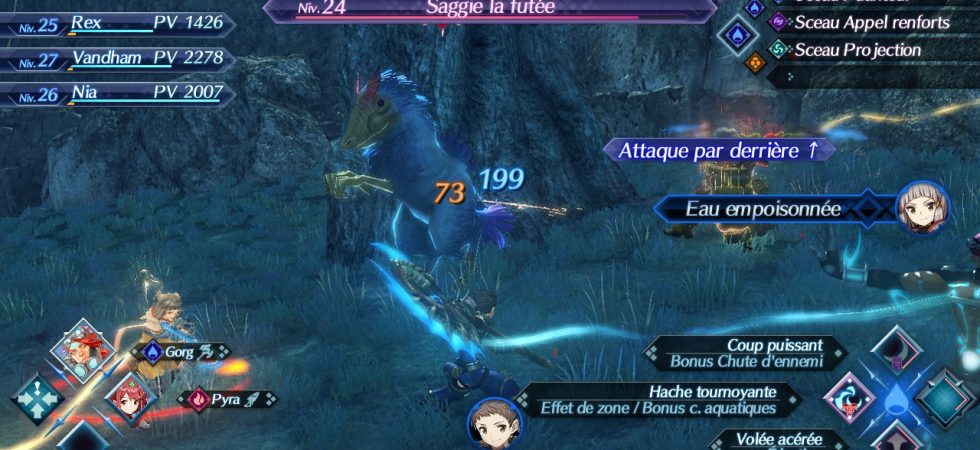Click the large blue water element diamond
980x450 pixels.
(x=738, y=36)
